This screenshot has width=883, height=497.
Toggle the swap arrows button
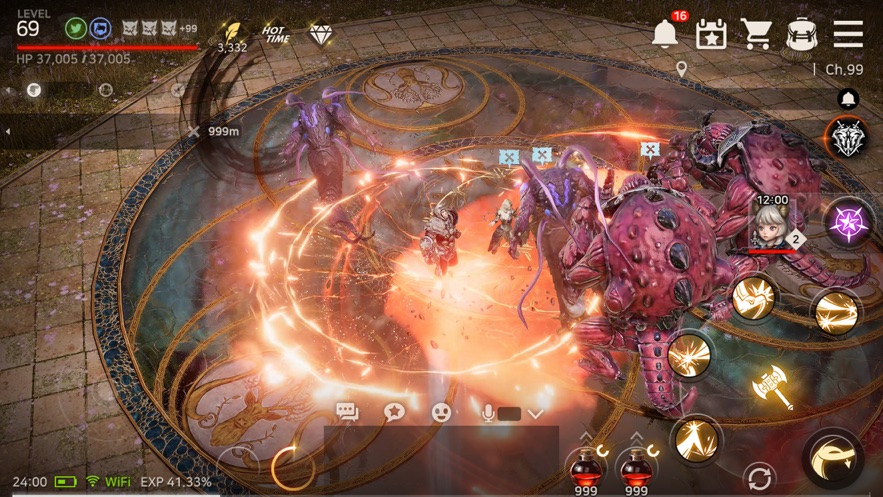pyautogui.click(x=759, y=477)
